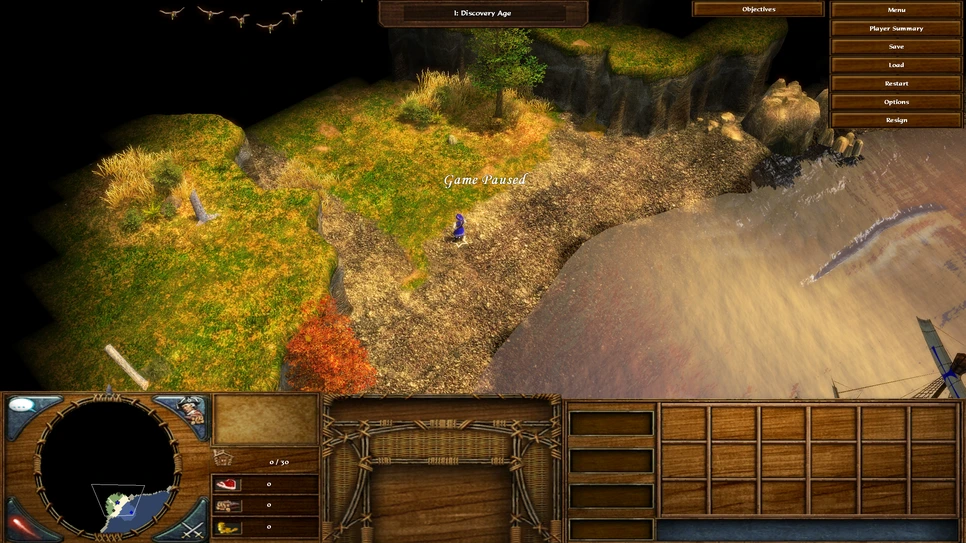Restart the current game
This screenshot has width=966, height=543.
point(896,84)
